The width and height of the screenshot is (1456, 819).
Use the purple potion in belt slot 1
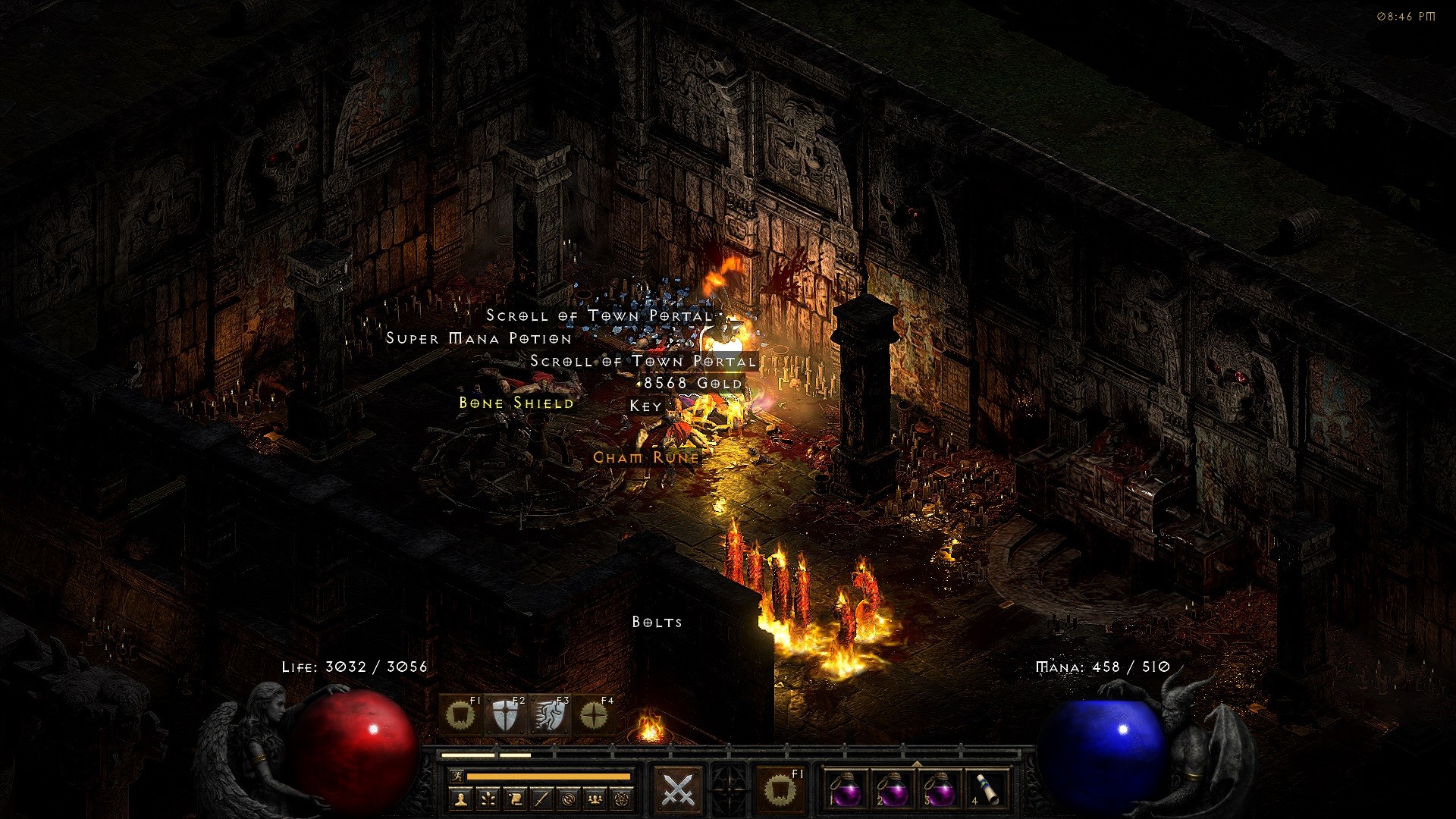(x=846, y=789)
